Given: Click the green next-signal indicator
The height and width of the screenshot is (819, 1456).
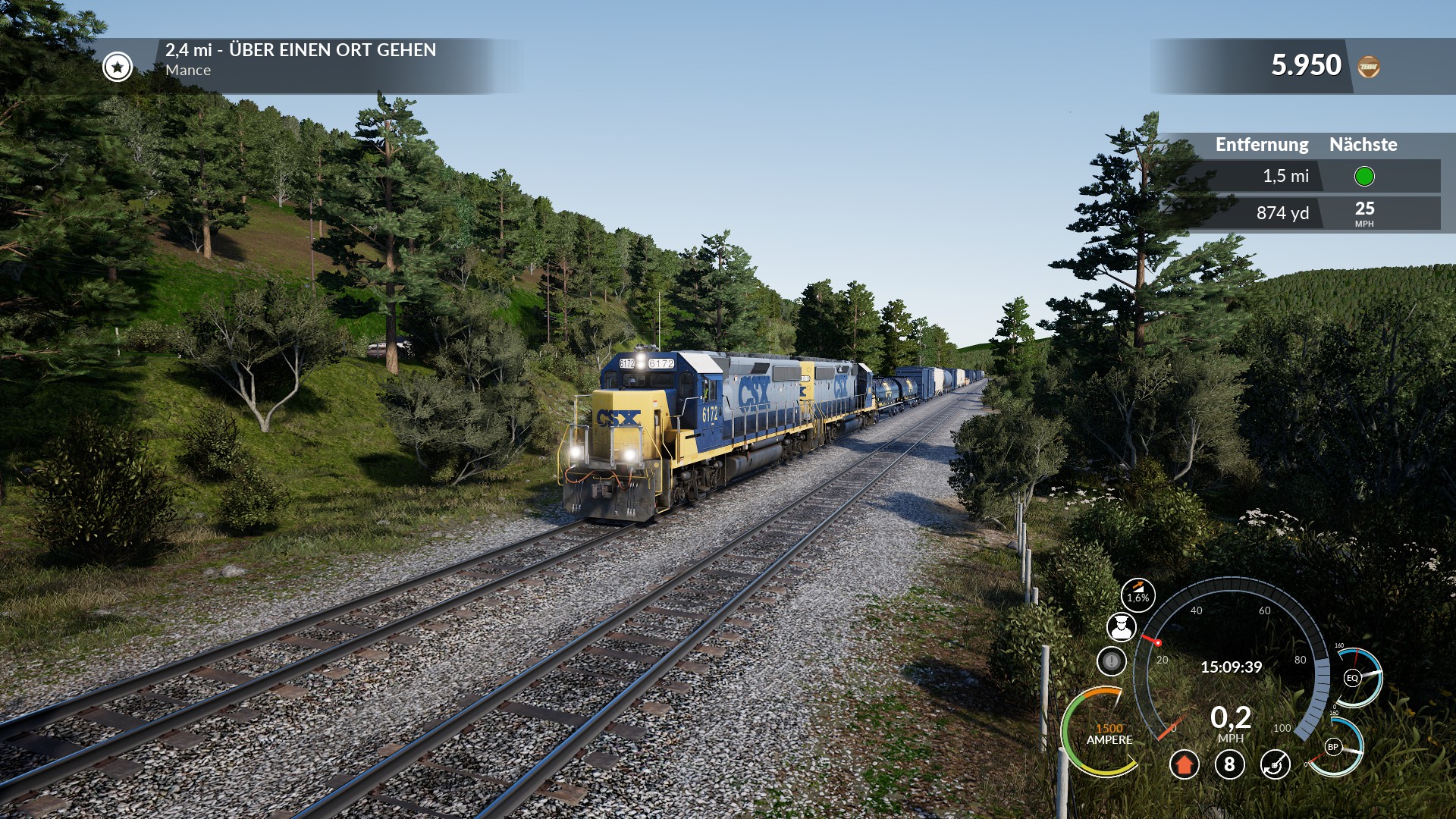Looking at the screenshot, I should coord(1363,177).
